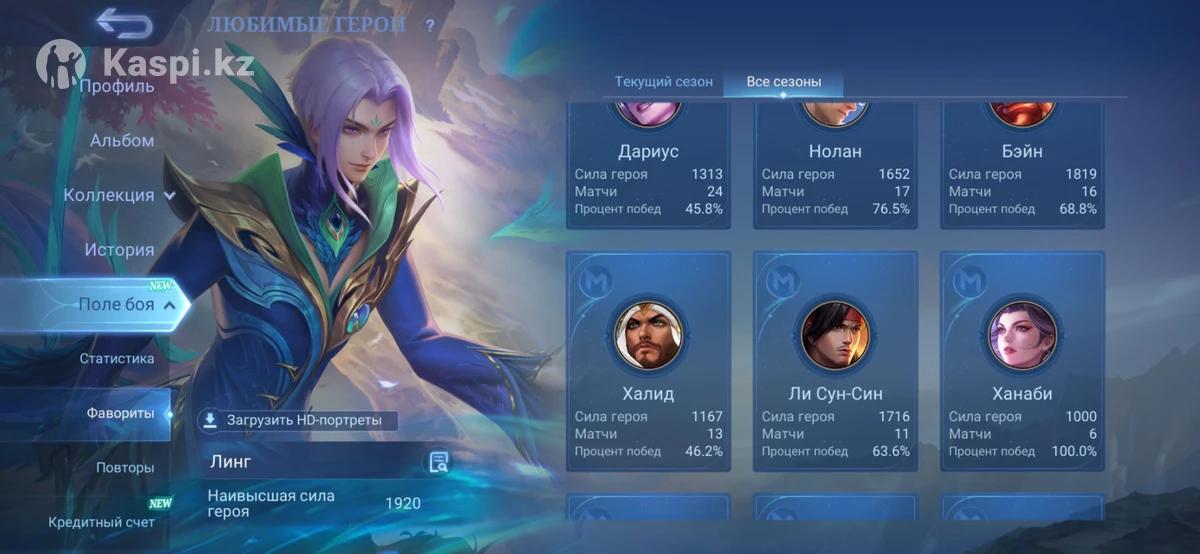The image size is (1200, 554).
Task: Open the Повторы submenu
Action: (125, 468)
